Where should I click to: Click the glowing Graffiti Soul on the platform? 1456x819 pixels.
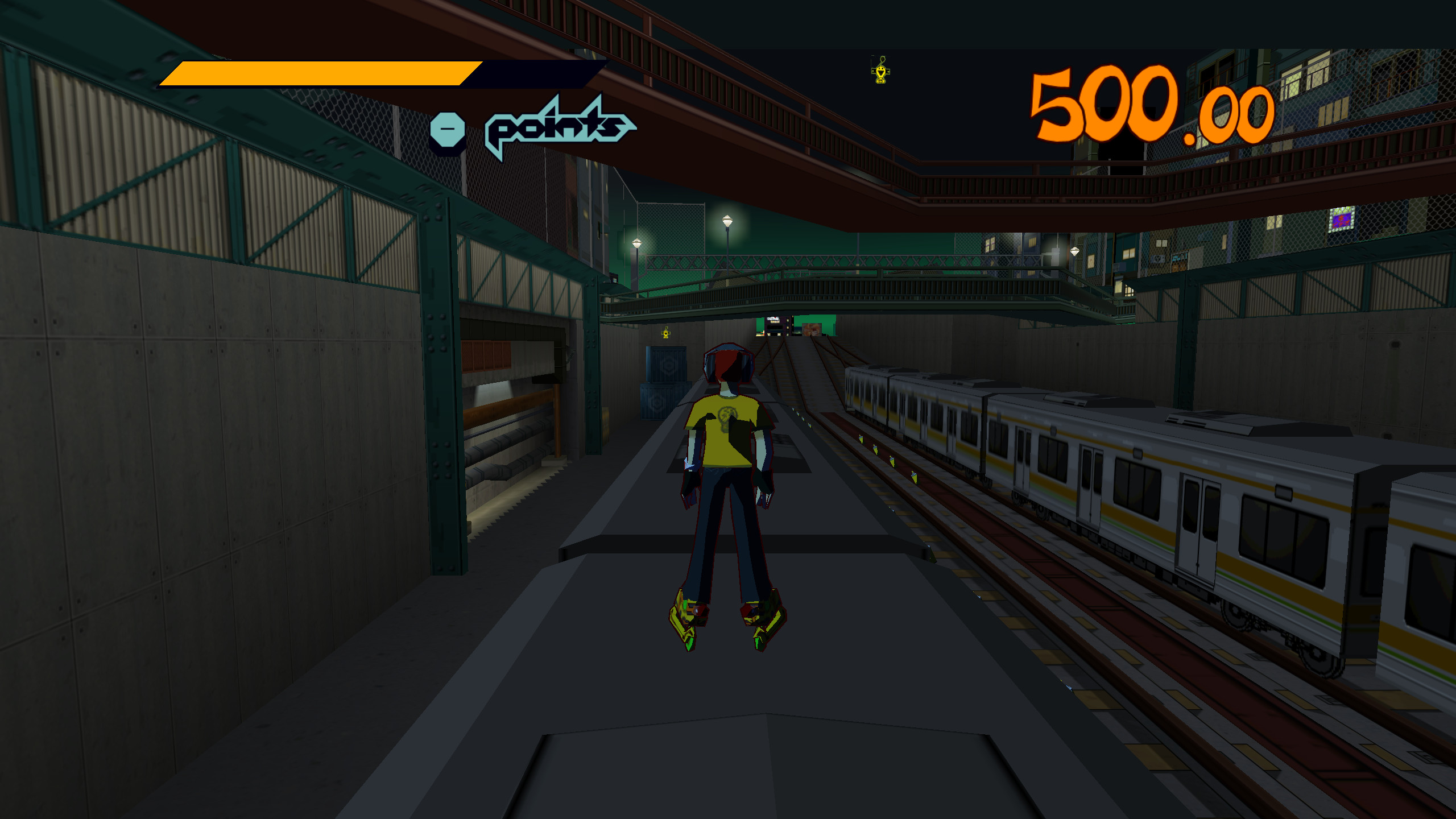pos(665,333)
